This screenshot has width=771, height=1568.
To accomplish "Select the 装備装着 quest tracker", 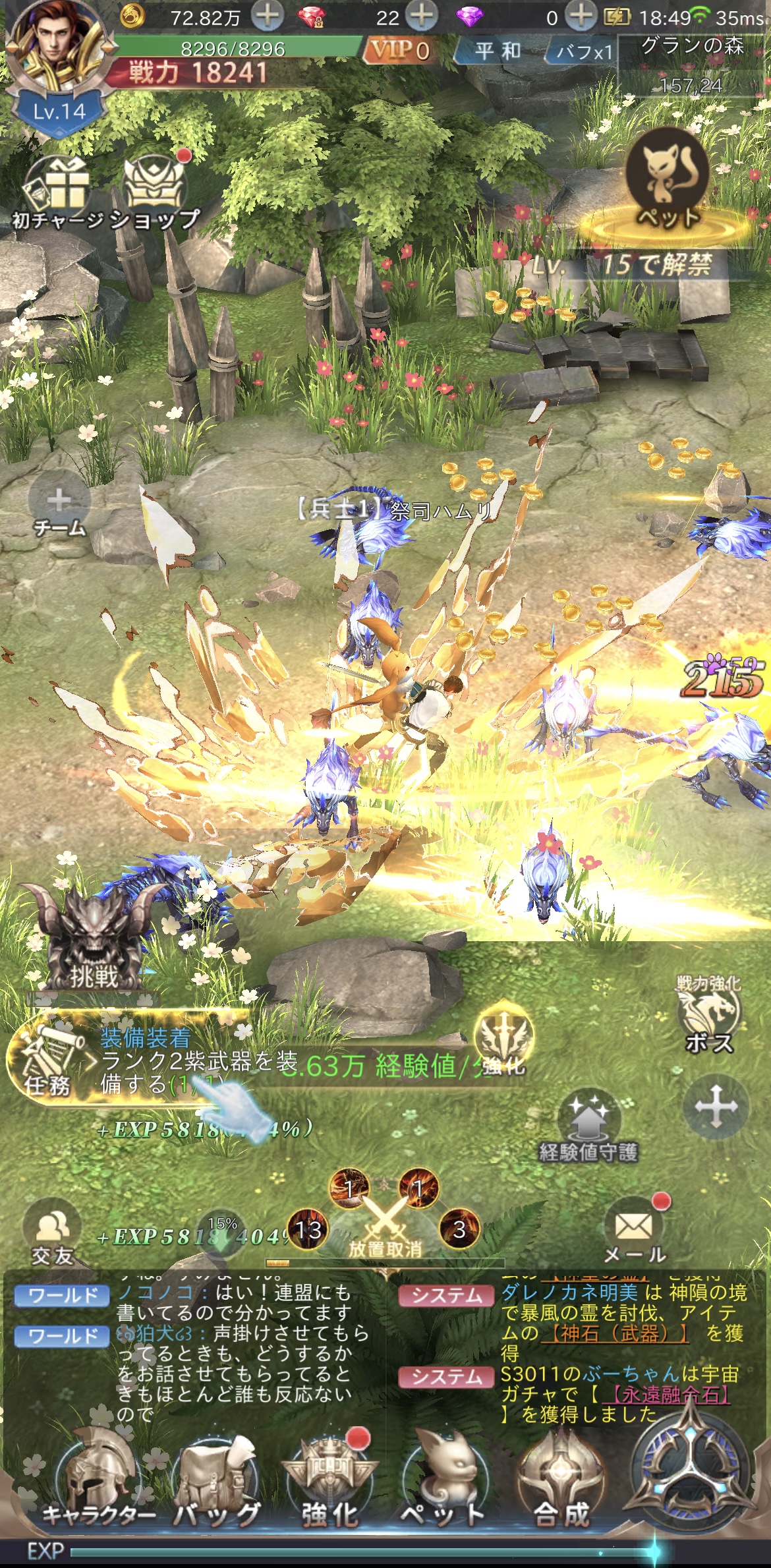I will click(x=132, y=1062).
